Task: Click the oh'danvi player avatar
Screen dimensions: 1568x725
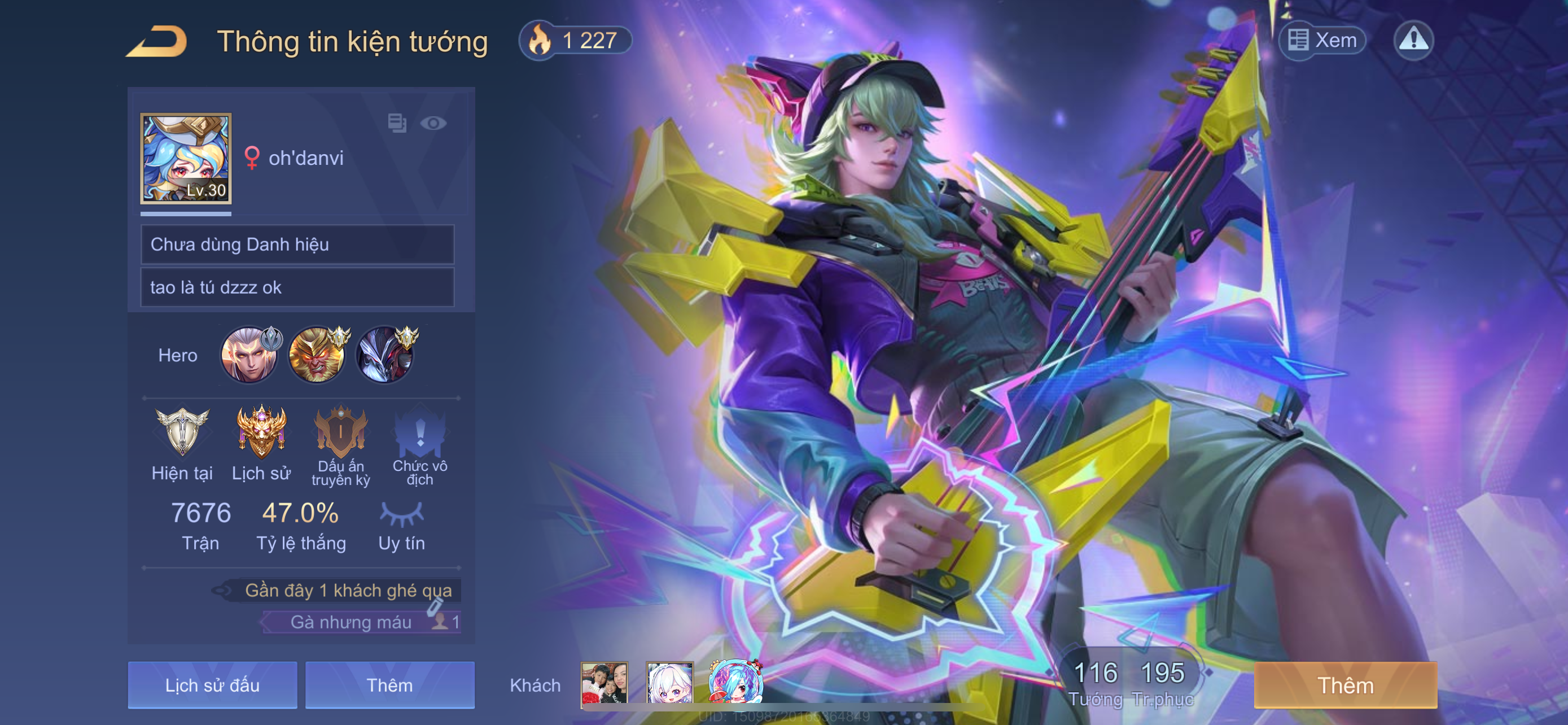Action: [186, 158]
